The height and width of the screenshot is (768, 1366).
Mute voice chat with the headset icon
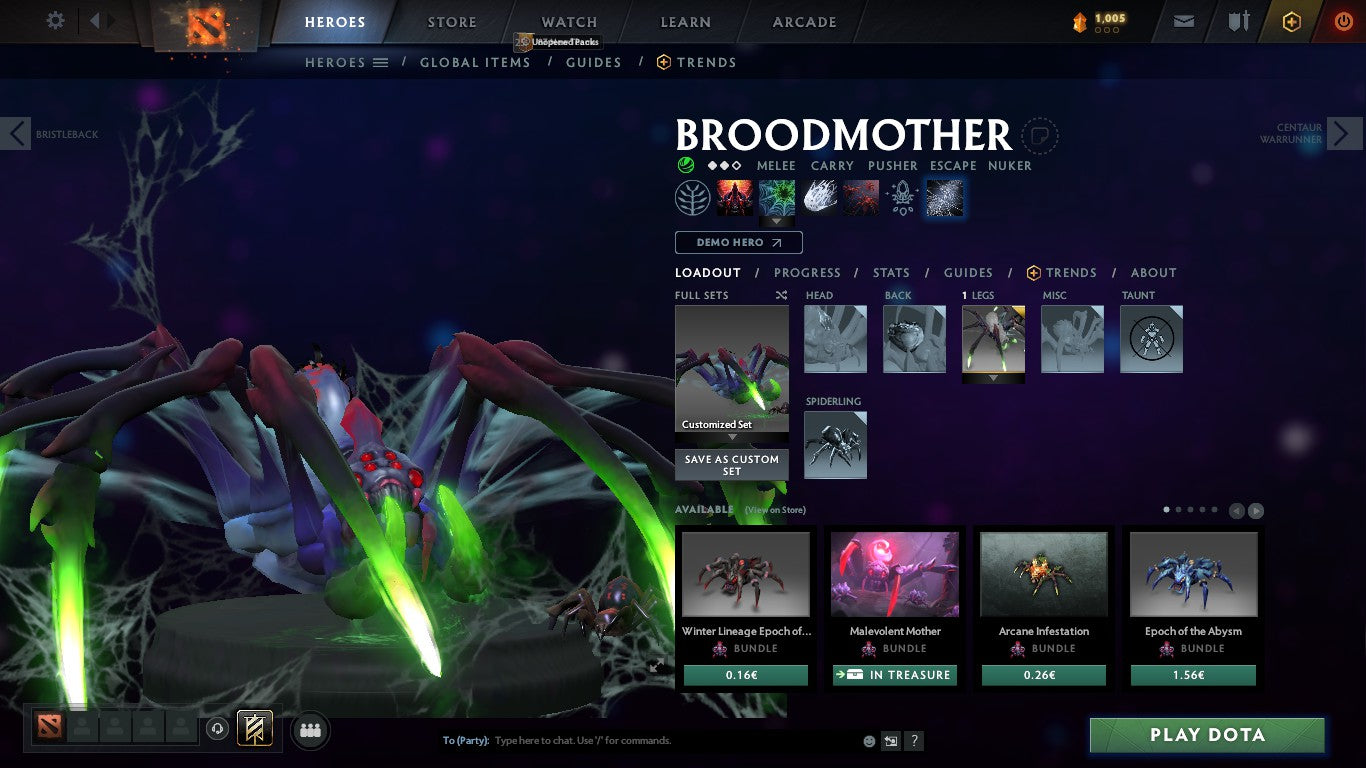(x=218, y=728)
